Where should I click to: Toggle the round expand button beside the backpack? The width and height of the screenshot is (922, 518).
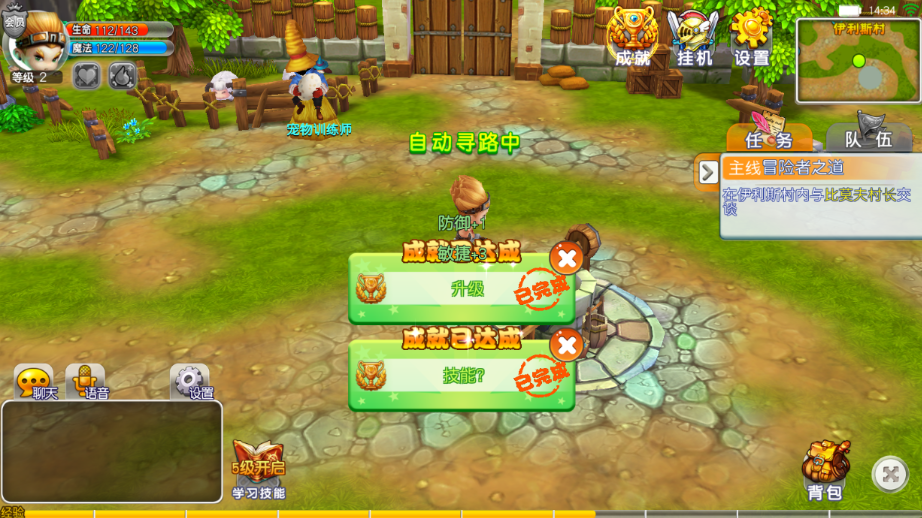889,473
